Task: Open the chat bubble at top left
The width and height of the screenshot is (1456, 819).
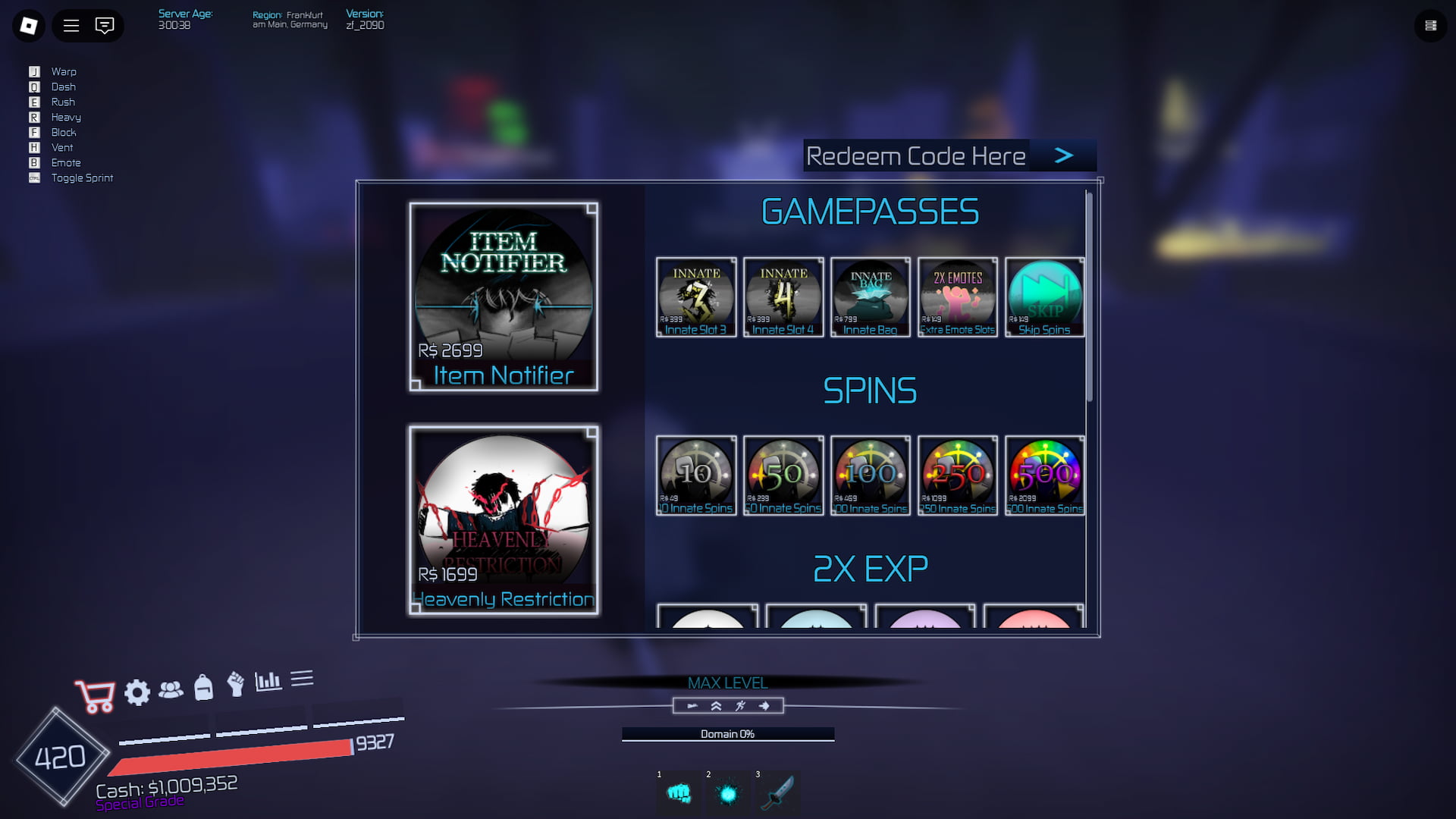Action: tap(105, 25)
